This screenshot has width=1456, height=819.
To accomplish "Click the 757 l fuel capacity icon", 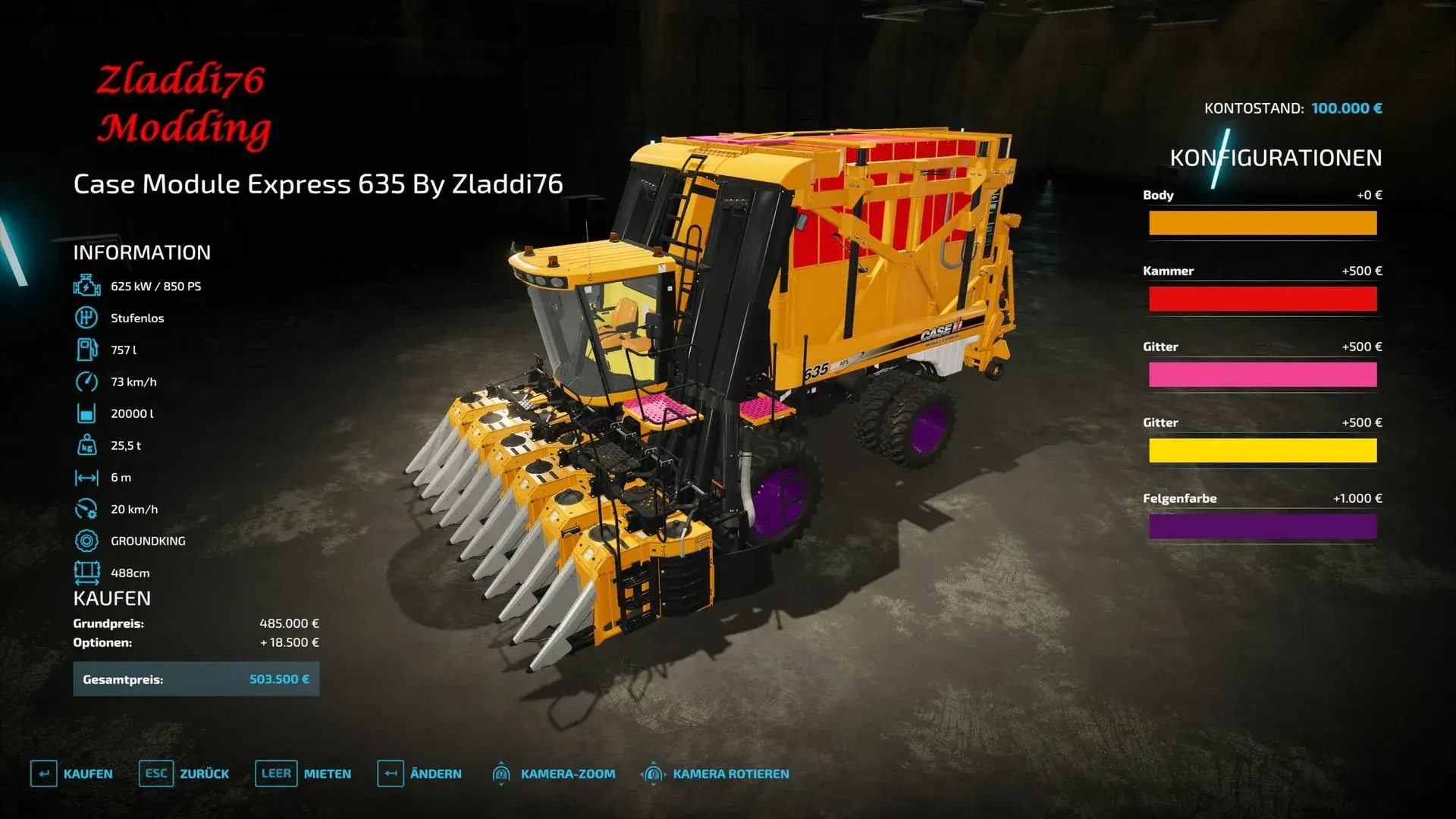I will [x=87, y=350].
